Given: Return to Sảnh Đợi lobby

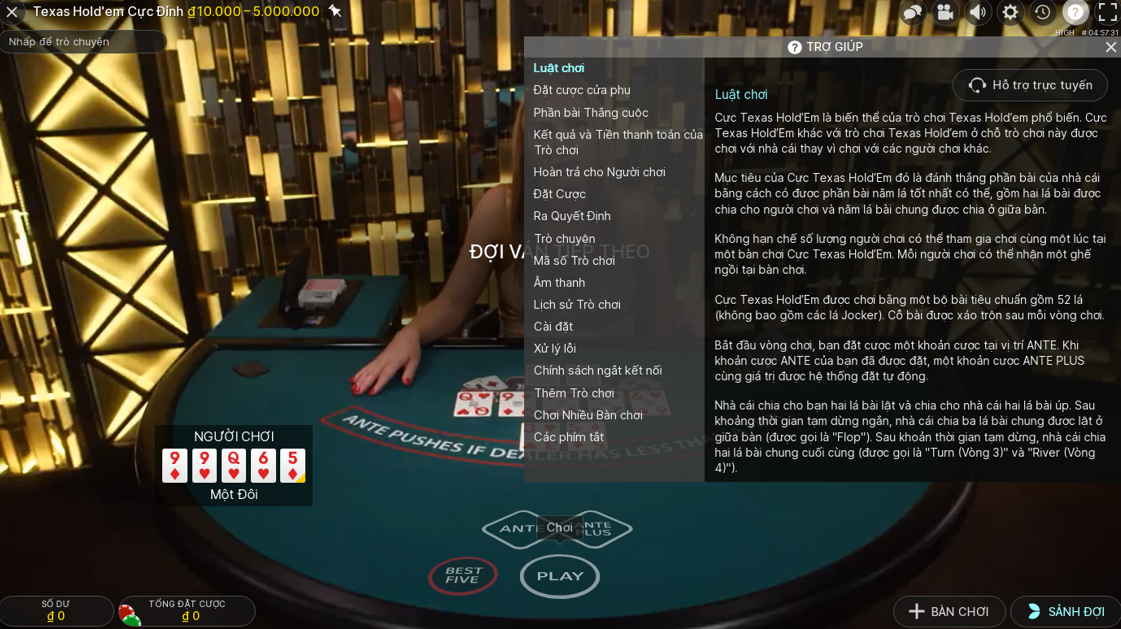Looking at the screenshot, I should (1065, 612).
